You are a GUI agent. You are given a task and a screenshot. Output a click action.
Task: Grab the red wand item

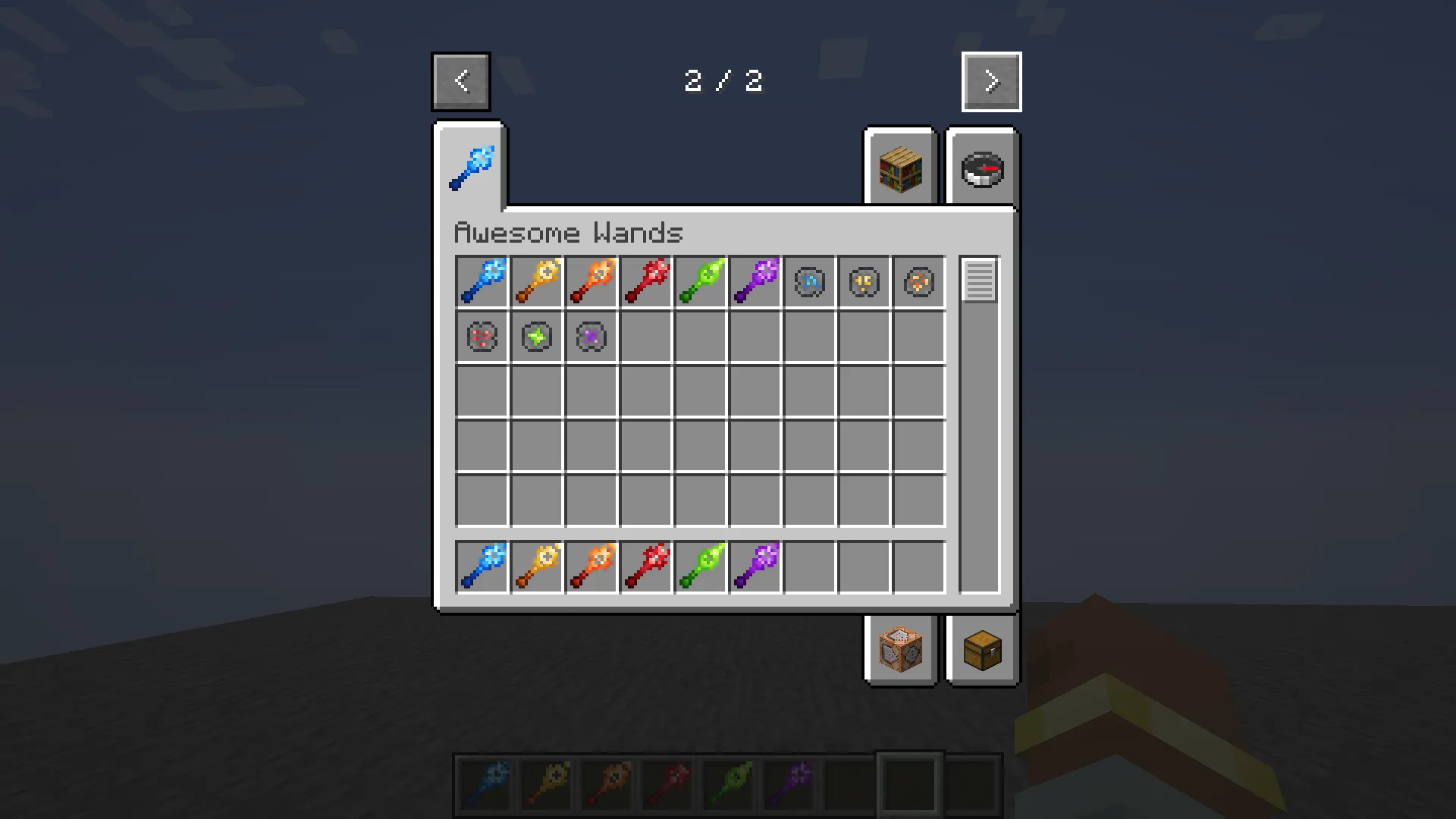(x=645, y=281)
